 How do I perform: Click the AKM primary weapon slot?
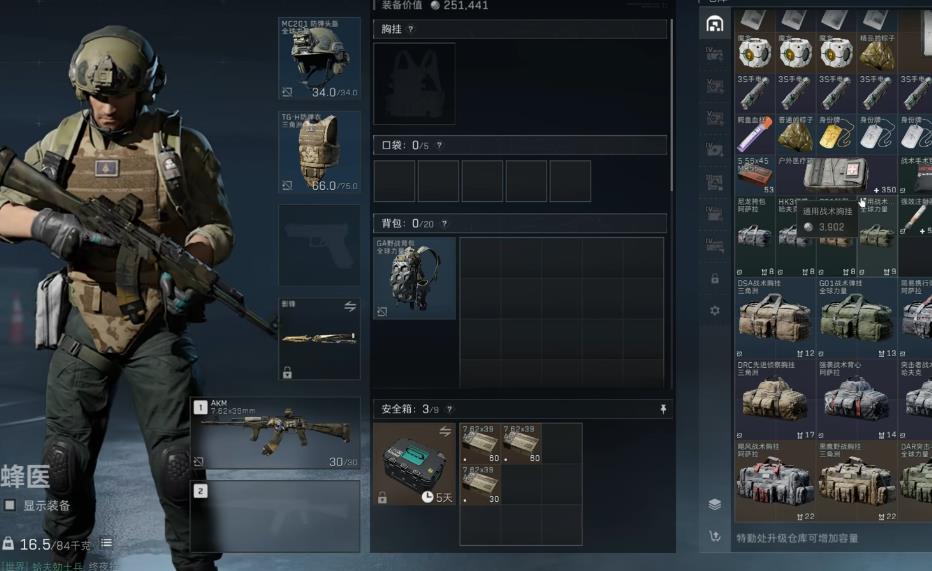tap(275, 434)
